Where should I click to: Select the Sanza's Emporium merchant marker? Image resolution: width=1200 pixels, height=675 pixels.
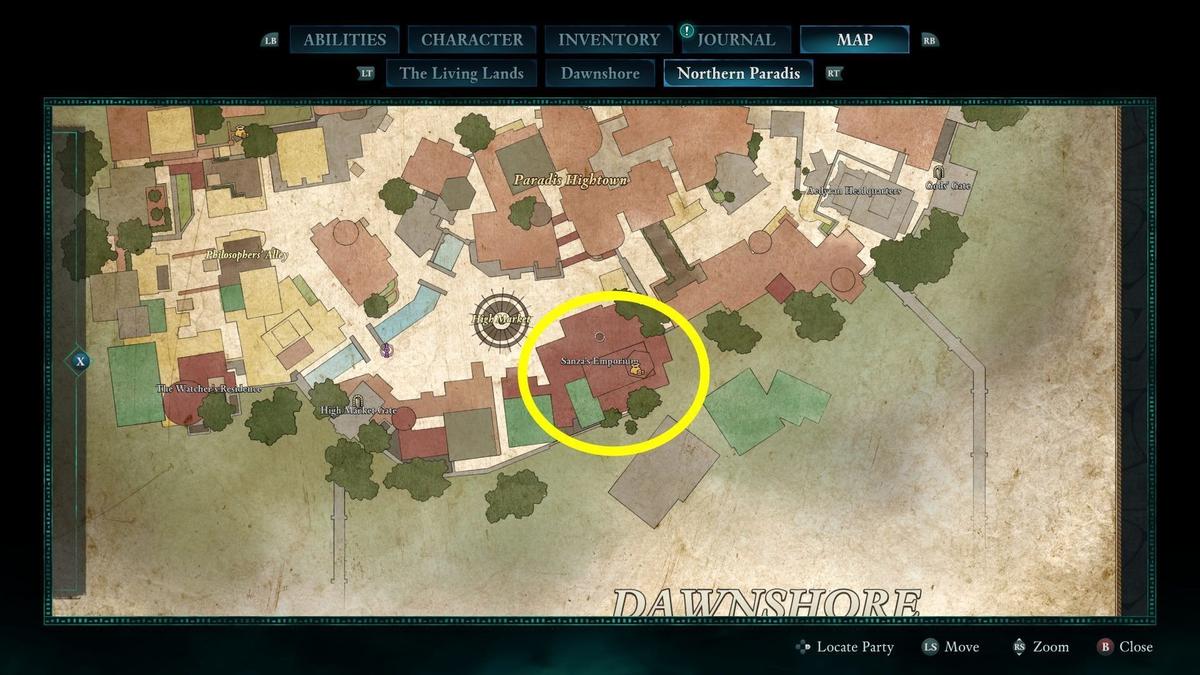click(635, 371)
